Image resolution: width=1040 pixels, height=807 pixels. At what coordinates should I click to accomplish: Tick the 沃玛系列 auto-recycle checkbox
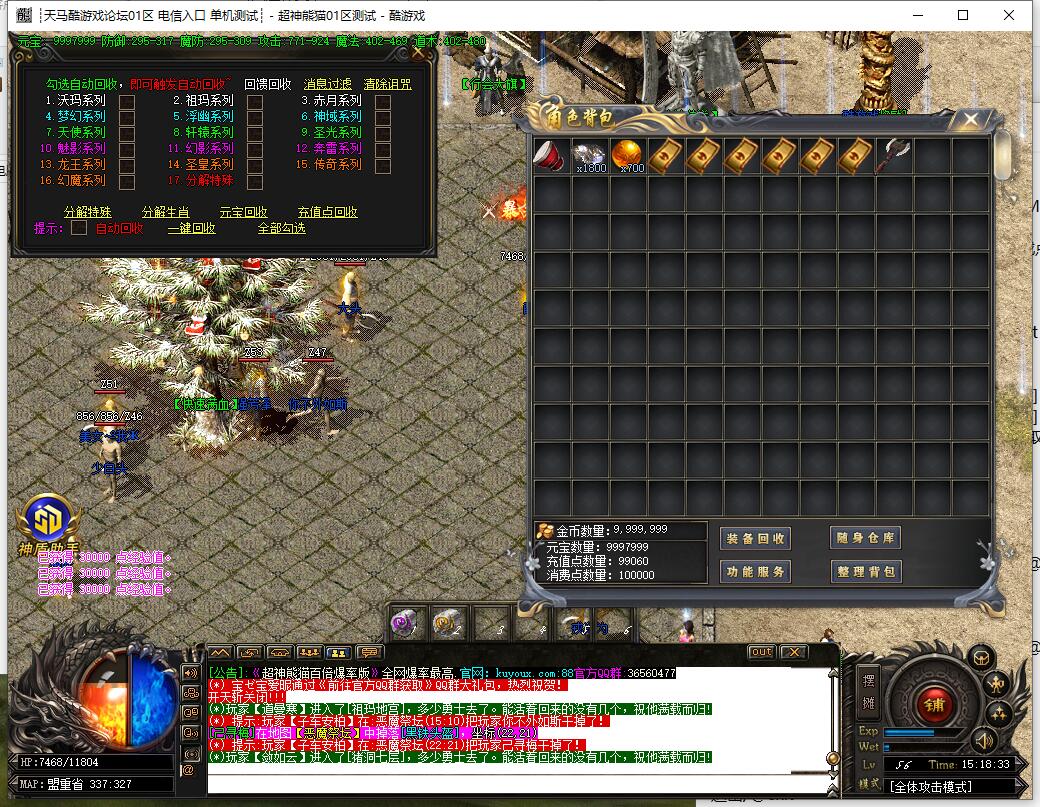tap(127, 101)
